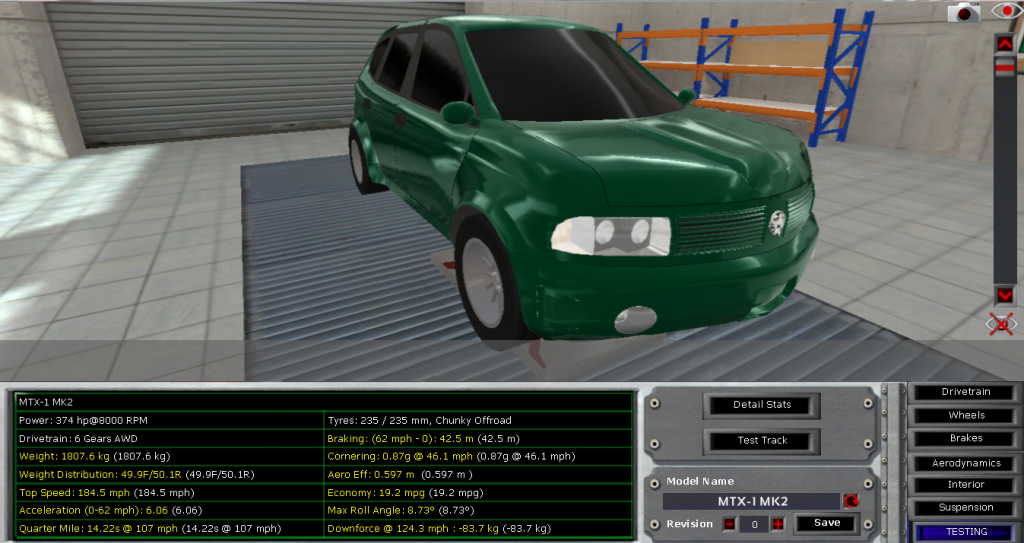Viewport: 1024px width, 543px height.
Task: Save the car model
Action: click(x=826, y=523)
